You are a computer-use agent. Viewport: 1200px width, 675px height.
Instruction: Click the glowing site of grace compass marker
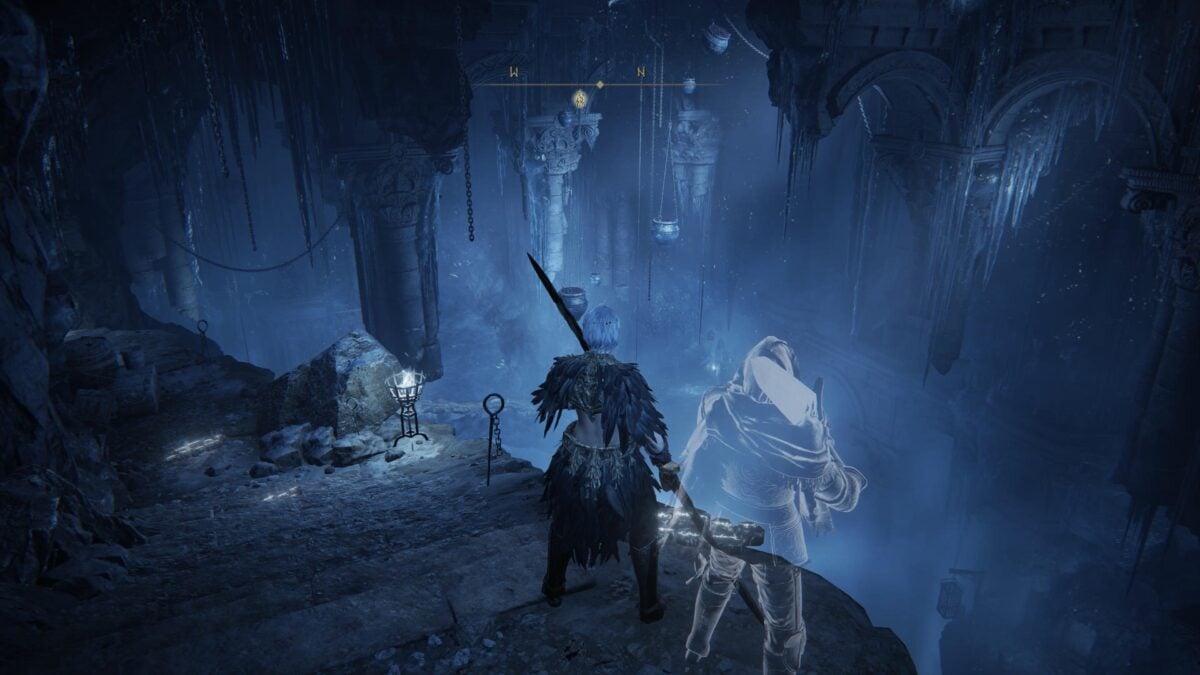579,98
